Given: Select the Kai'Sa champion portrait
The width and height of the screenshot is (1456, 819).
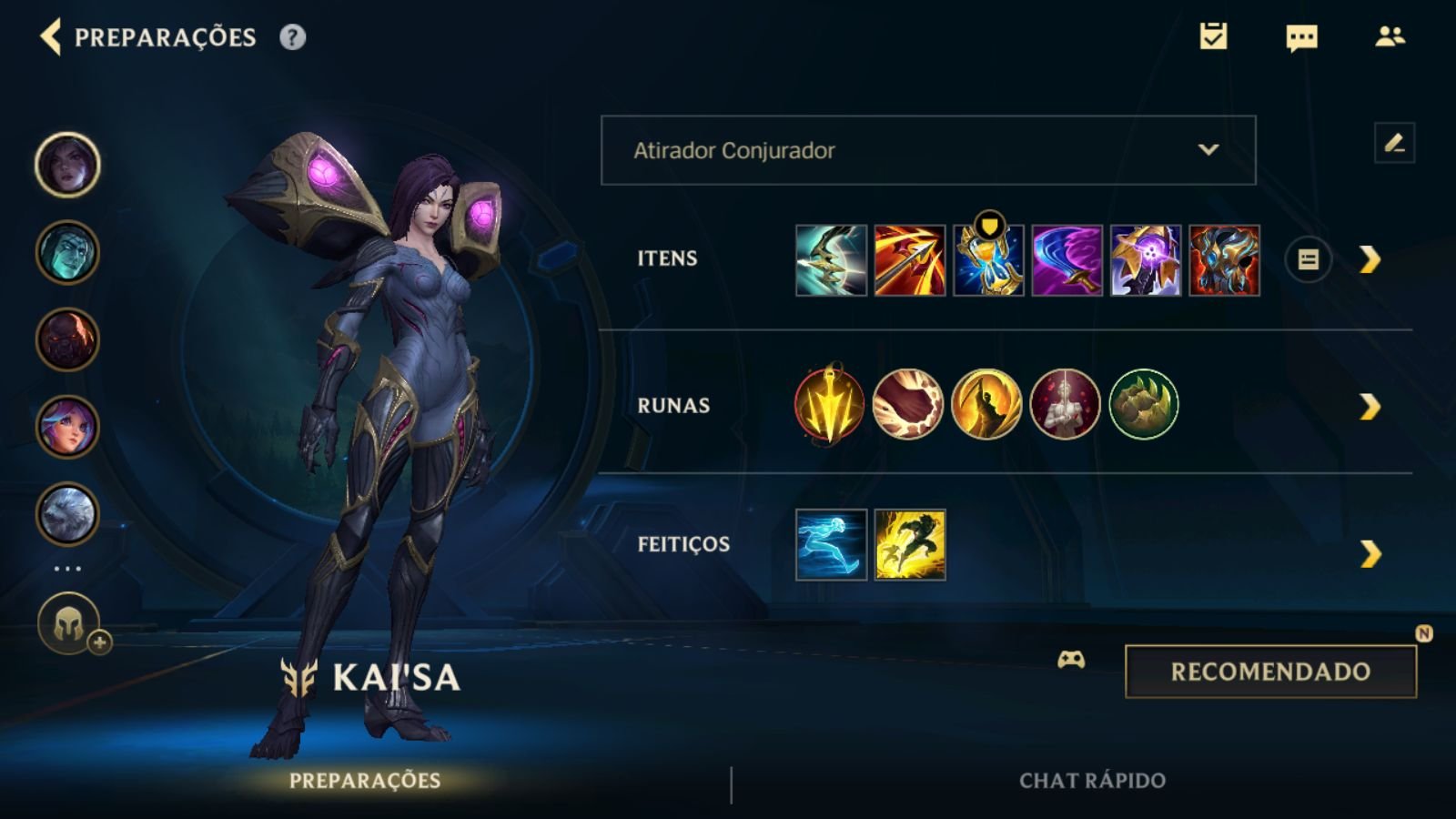Looking at the screenshot, I should [x=67, y=165].
